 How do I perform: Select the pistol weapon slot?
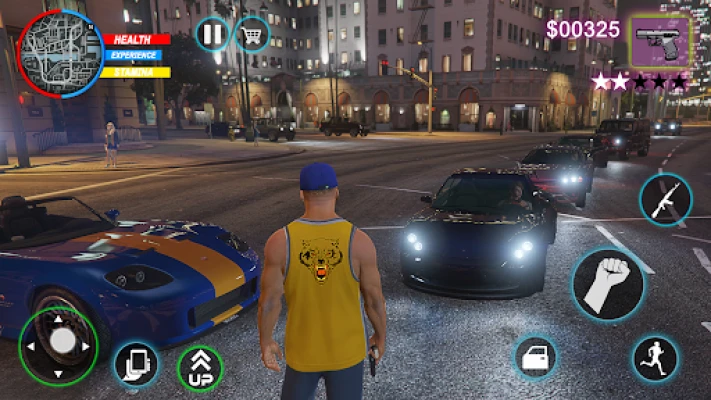tap(661, 40)
